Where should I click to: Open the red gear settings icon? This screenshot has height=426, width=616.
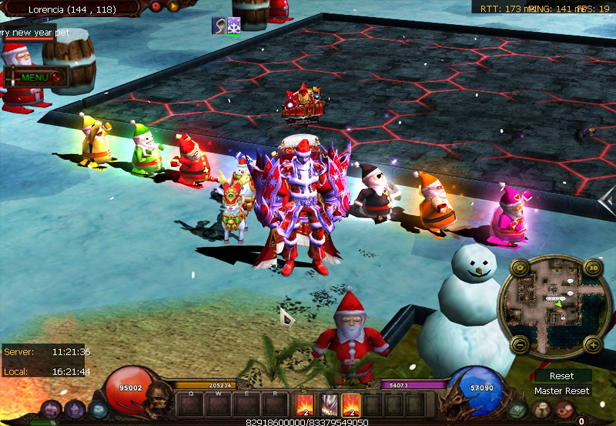click(566, 409)
